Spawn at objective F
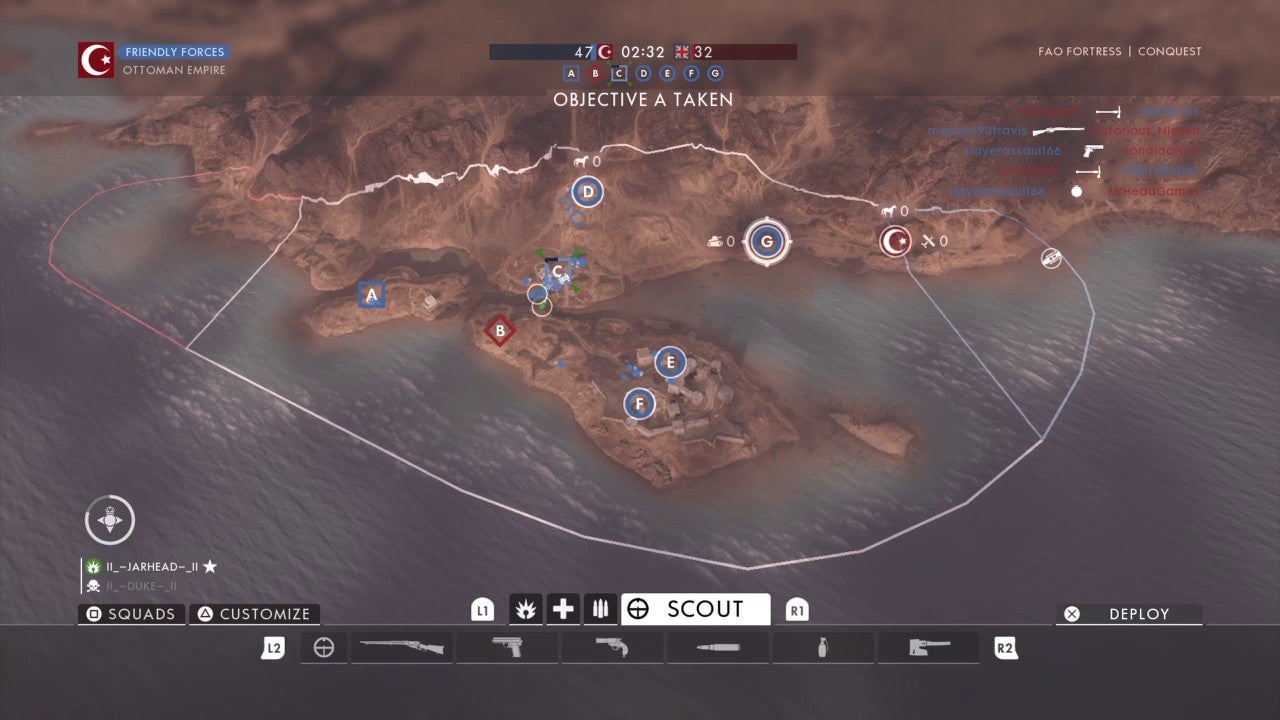 (639, 404)
